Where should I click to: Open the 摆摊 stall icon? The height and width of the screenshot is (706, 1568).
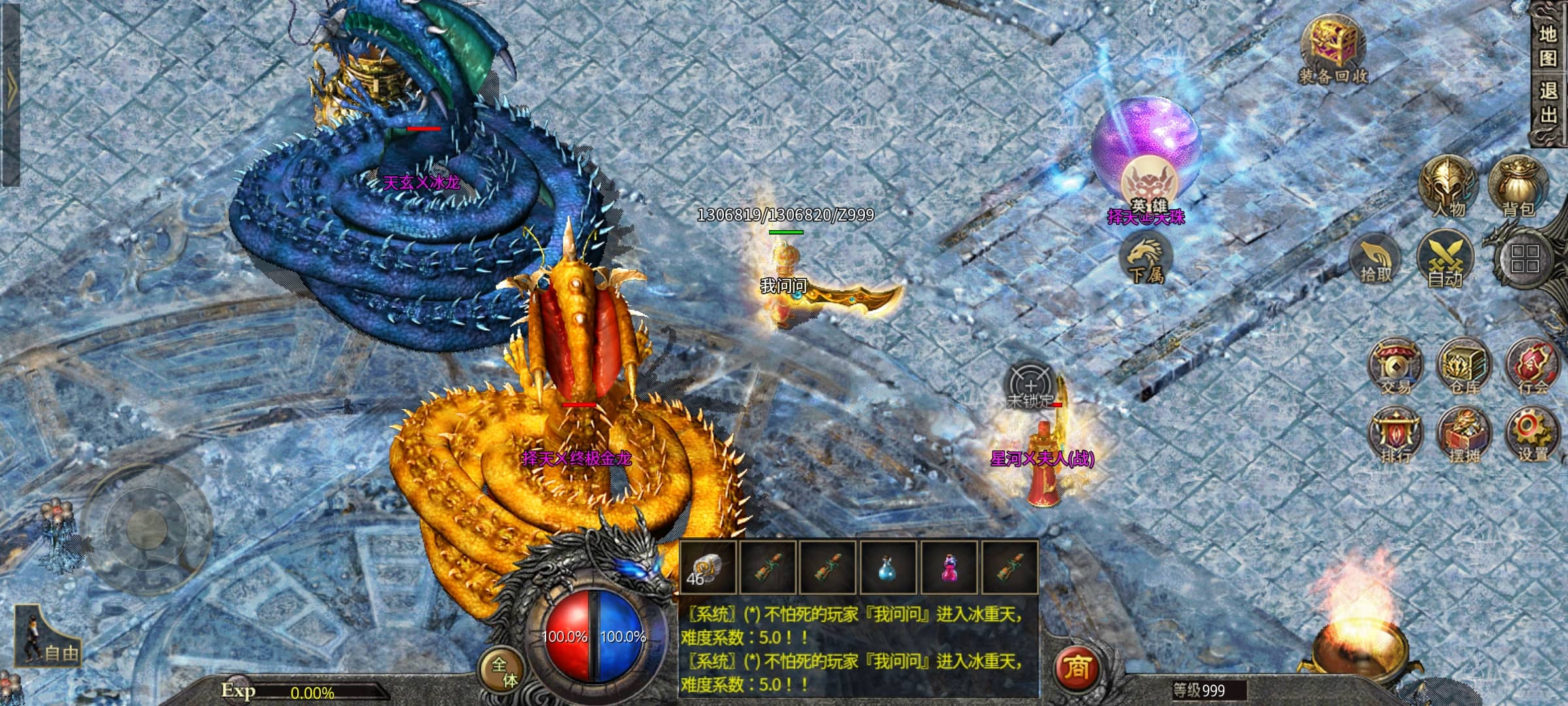click(x=1464, y=436)
